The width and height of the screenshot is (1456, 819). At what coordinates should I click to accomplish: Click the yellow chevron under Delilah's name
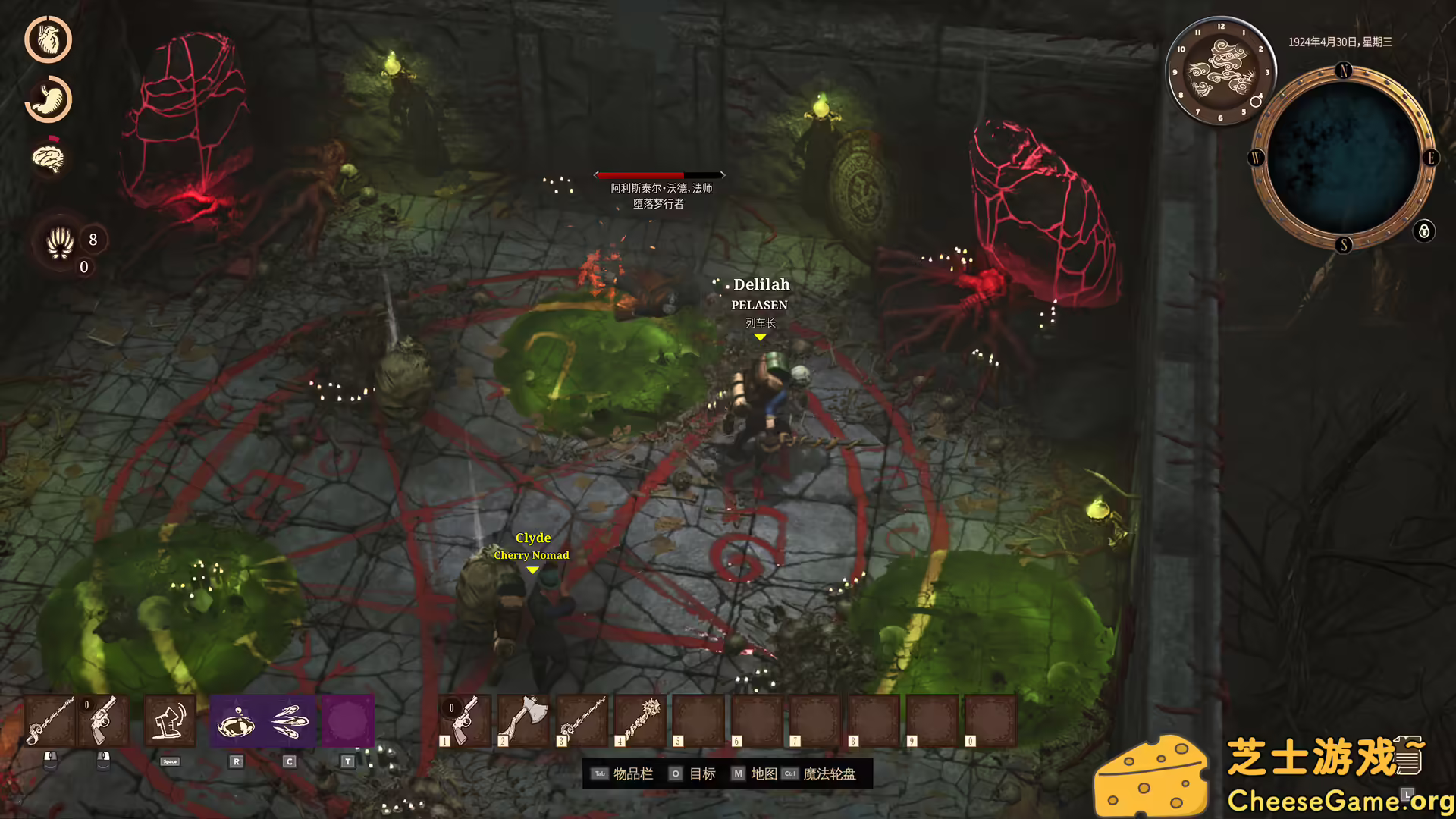760,337
